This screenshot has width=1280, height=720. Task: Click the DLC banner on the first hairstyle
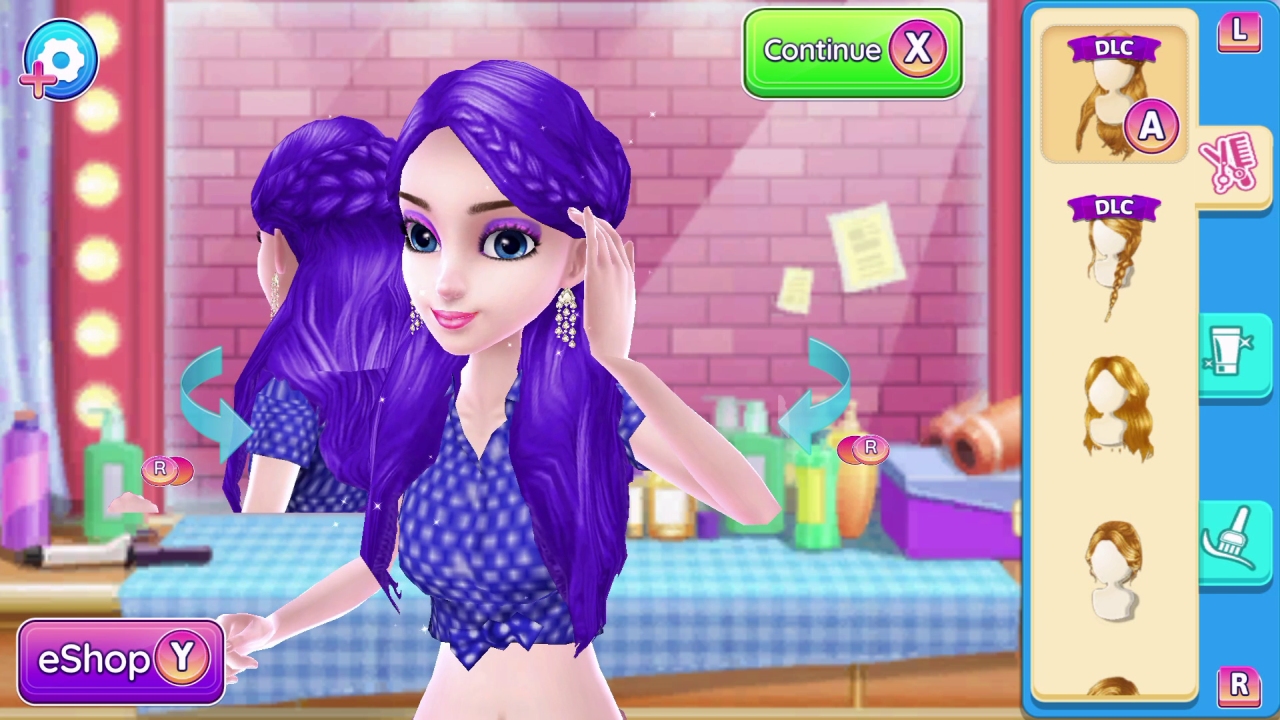(x=1113, y=48)
